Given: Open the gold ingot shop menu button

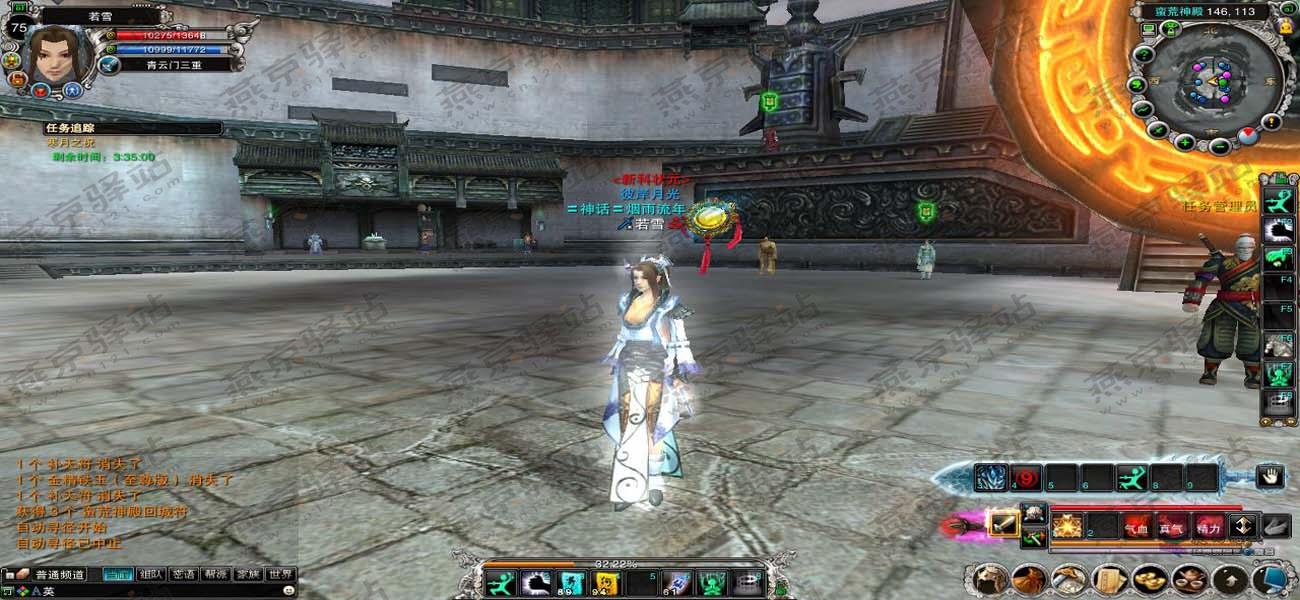Looking at the screenshot, I should coord(1149,579).
